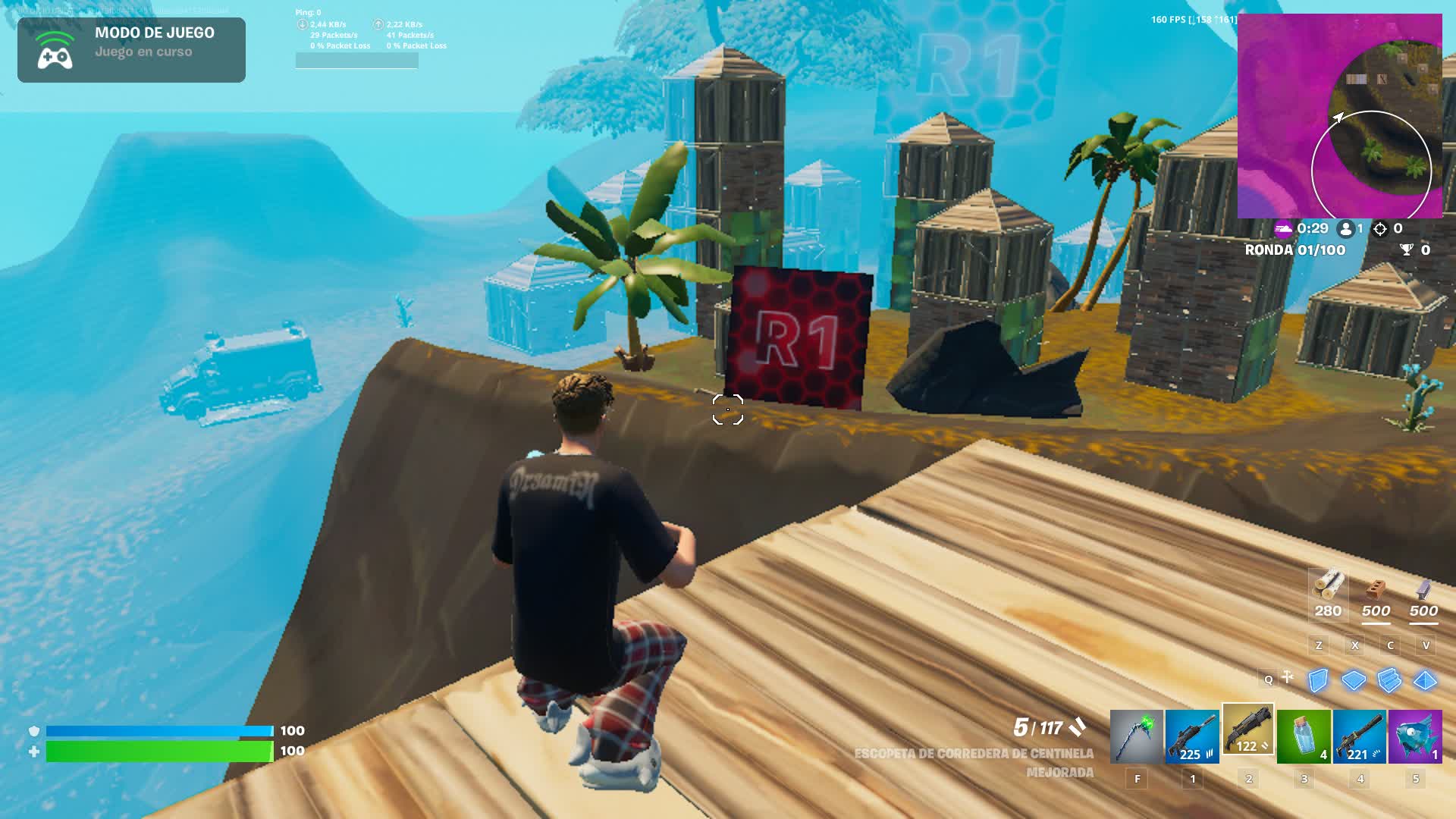Select the wall build piece icon

[1318, 682]
